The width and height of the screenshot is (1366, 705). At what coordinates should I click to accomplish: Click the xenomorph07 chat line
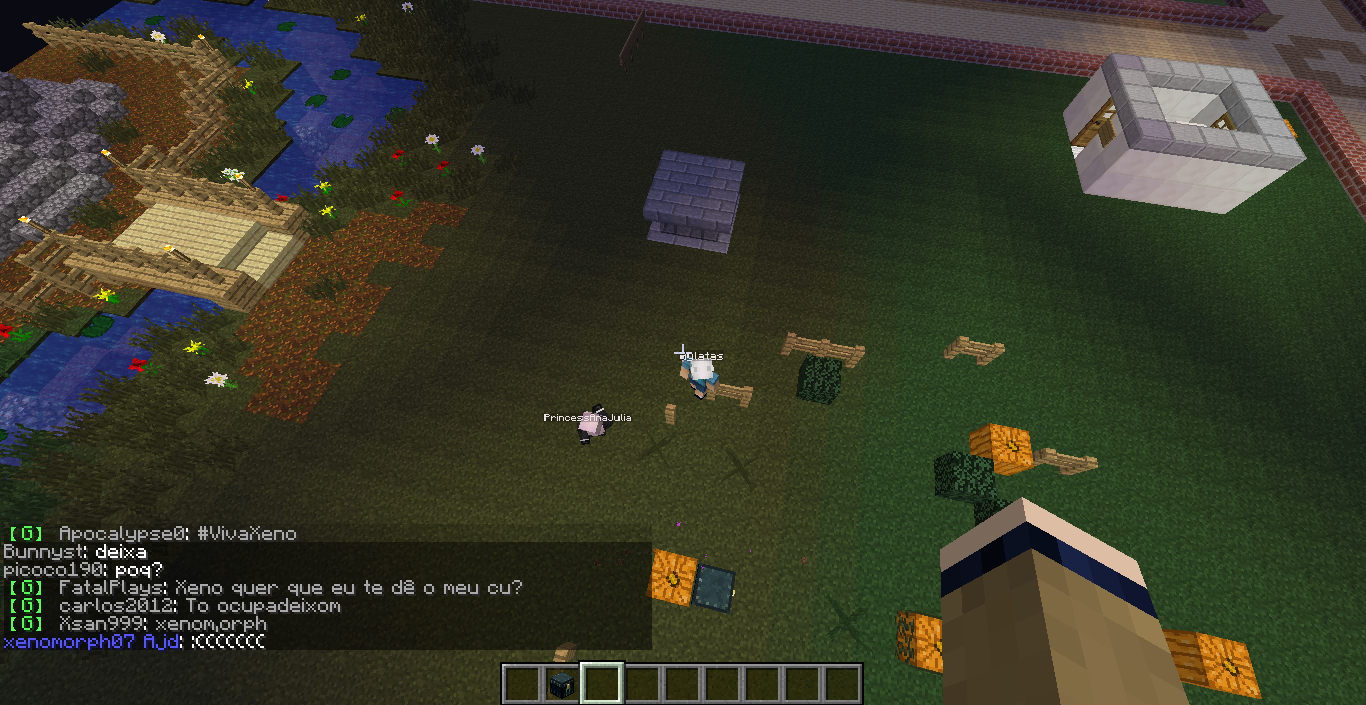[135, 642]
